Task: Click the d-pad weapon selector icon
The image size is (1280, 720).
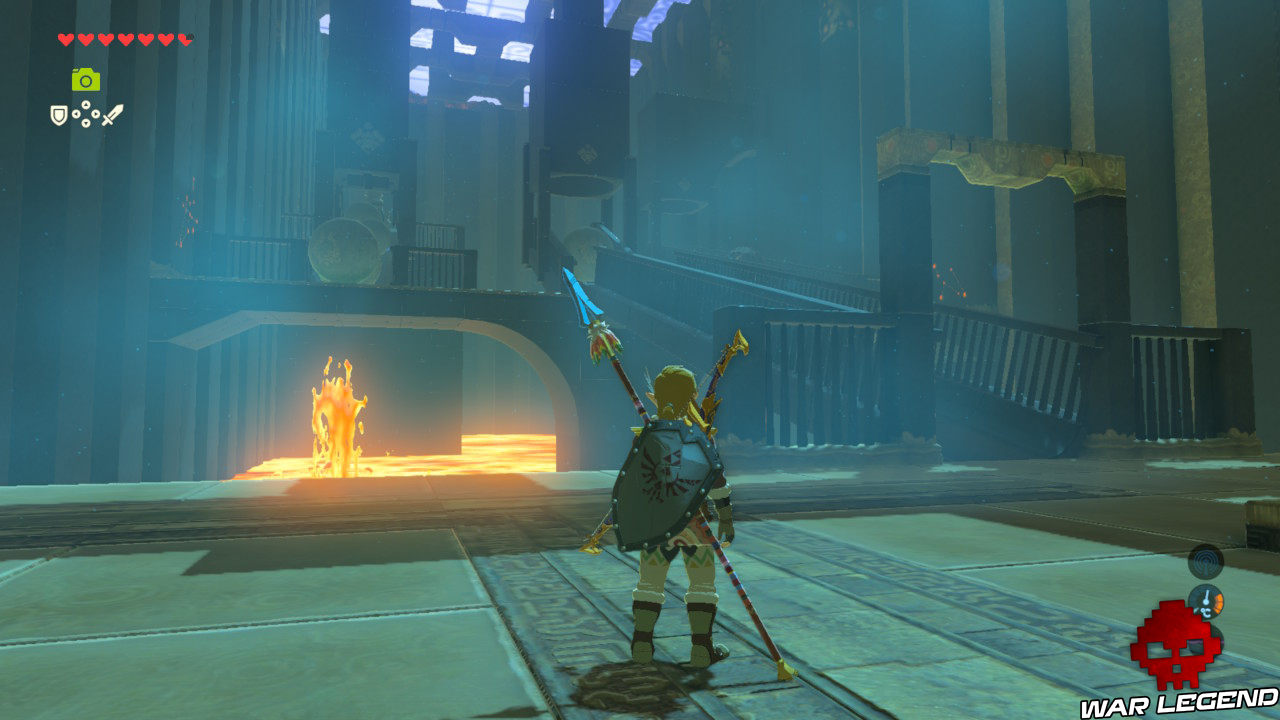Action: (x=85, y=113)
